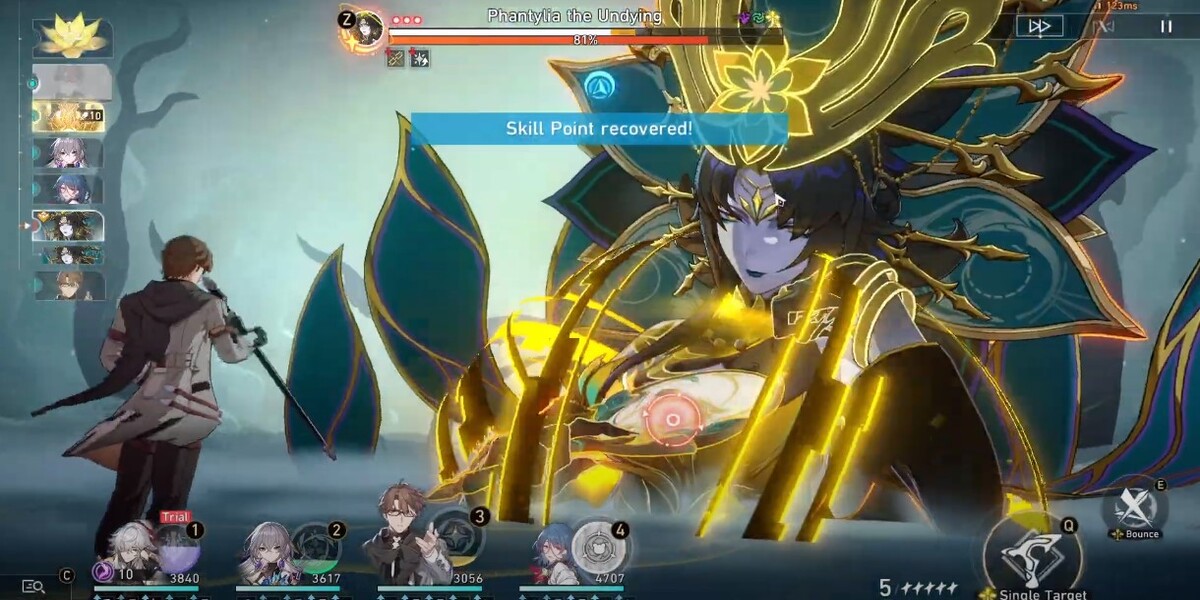1200x600 pixels.
Task: Toggle the battle speed-up button
Action: [x=1040, y=26]
